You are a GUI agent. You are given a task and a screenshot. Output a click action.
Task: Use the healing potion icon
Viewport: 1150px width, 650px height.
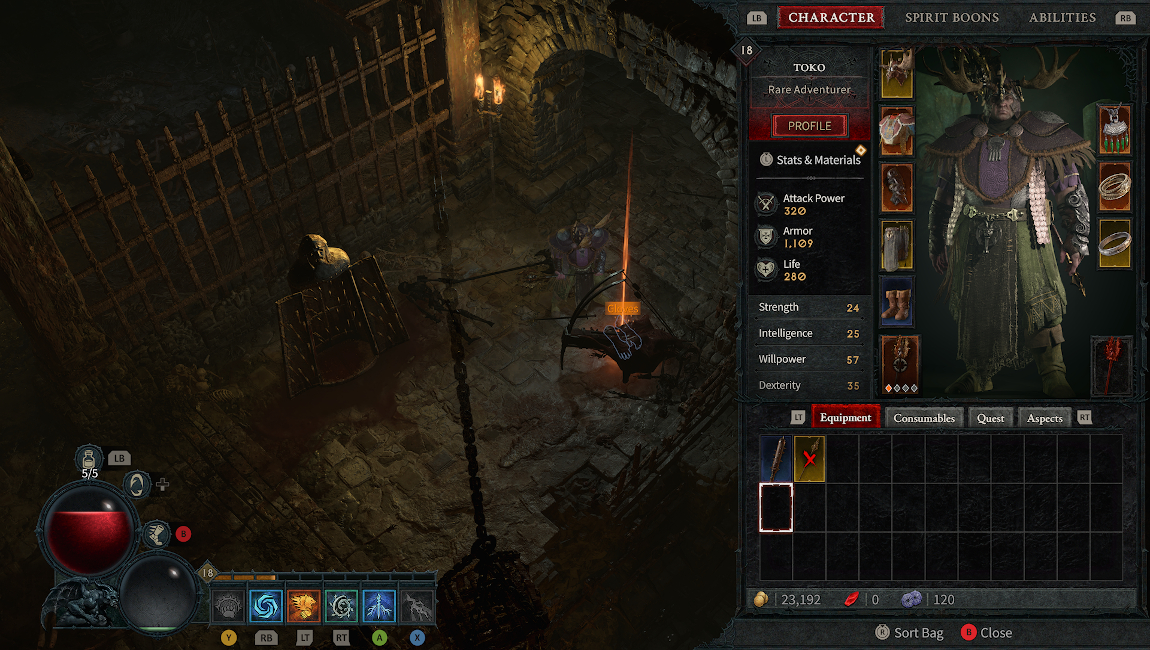click(x=90, y=458)
